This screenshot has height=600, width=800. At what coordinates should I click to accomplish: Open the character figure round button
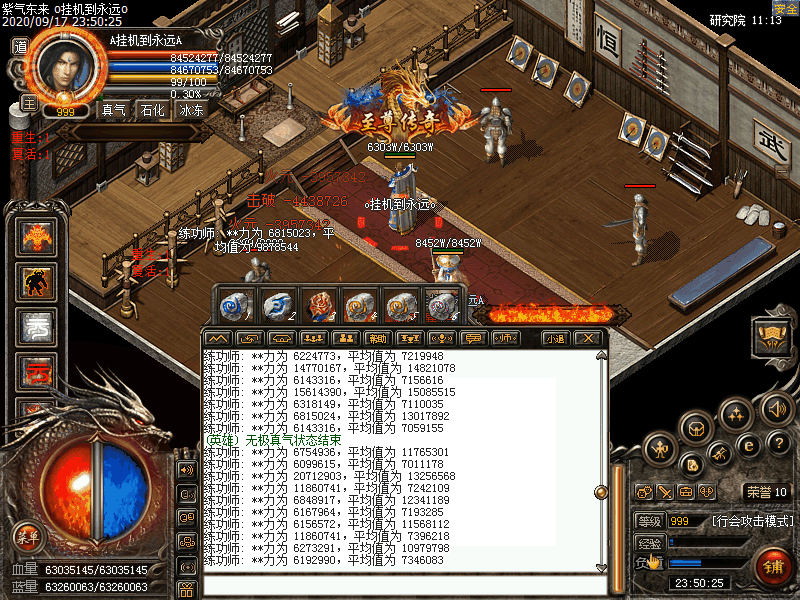coord(662,450)
